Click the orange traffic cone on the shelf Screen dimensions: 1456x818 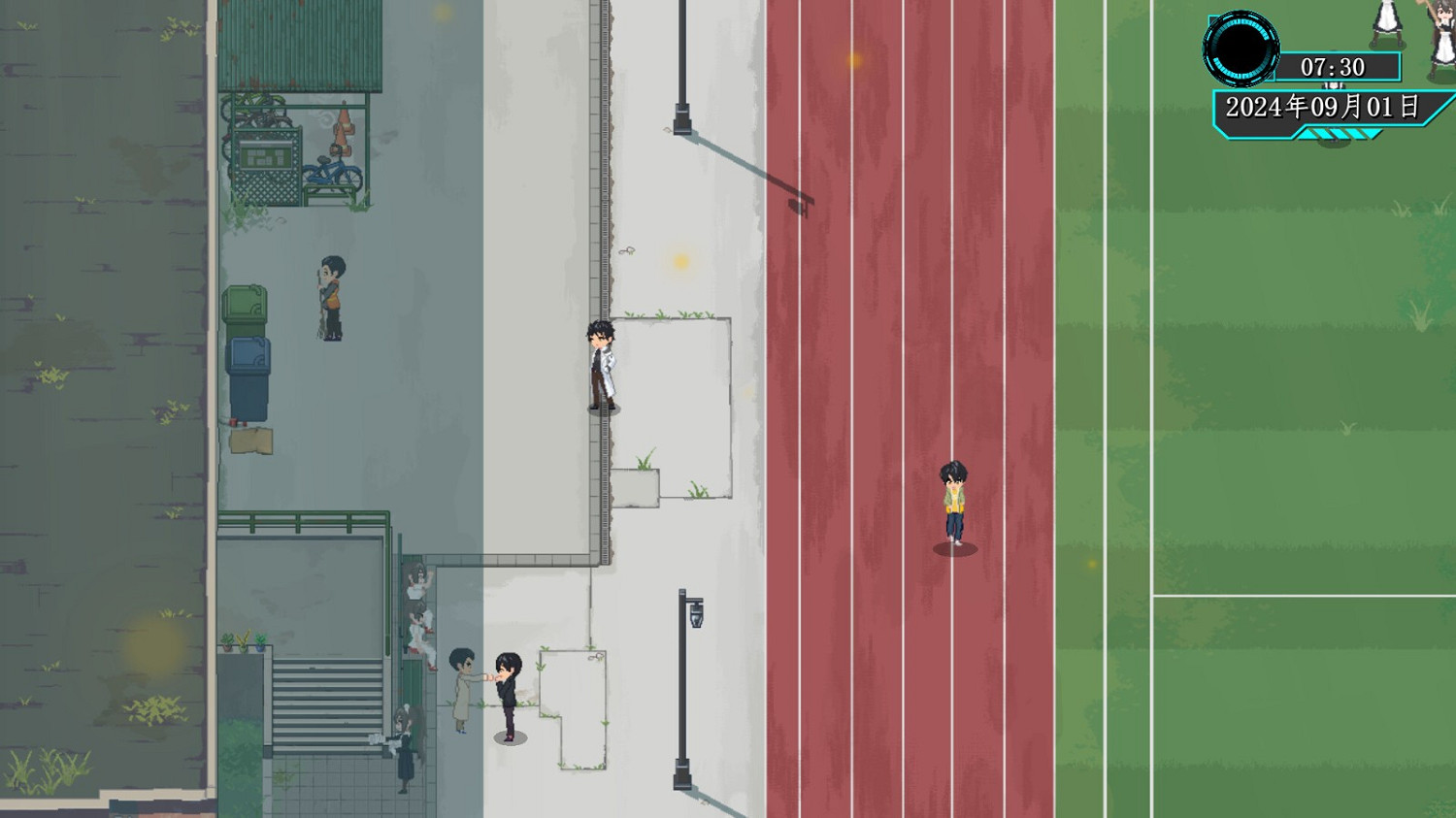click(344, 129)
